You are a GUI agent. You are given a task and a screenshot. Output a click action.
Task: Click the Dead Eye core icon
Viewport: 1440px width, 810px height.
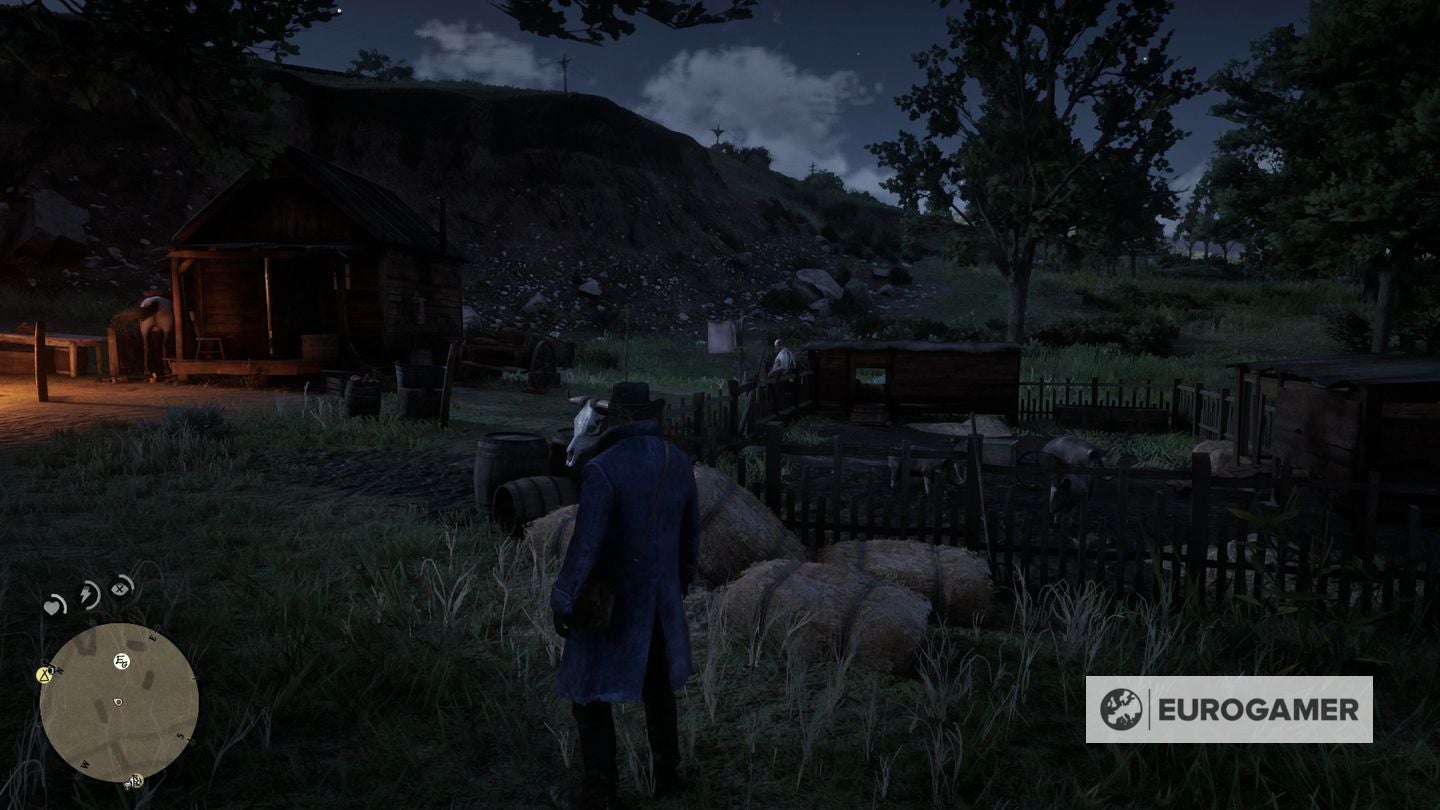pos(121,587)
